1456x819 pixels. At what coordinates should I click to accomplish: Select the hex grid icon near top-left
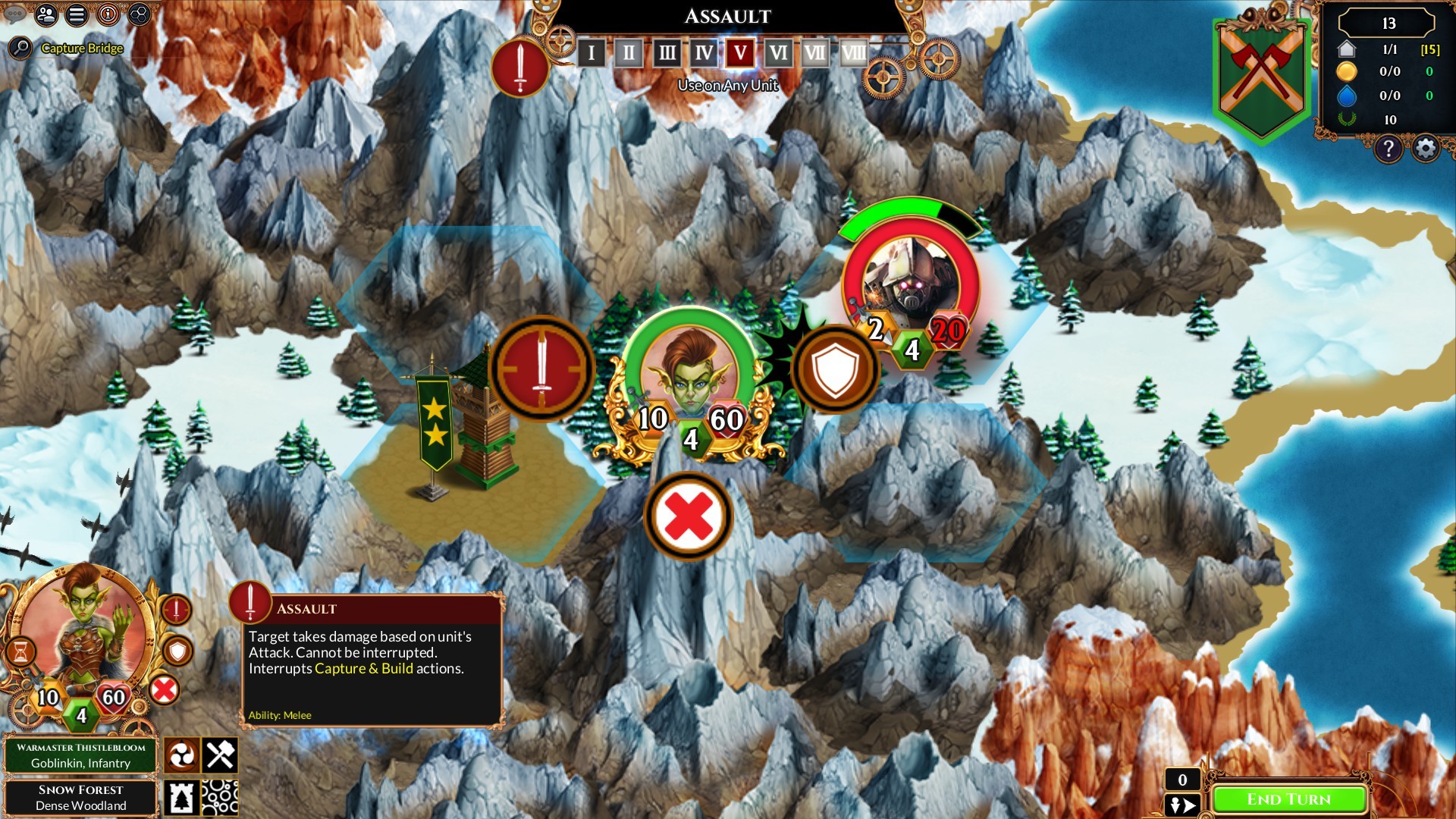point(139,14)
